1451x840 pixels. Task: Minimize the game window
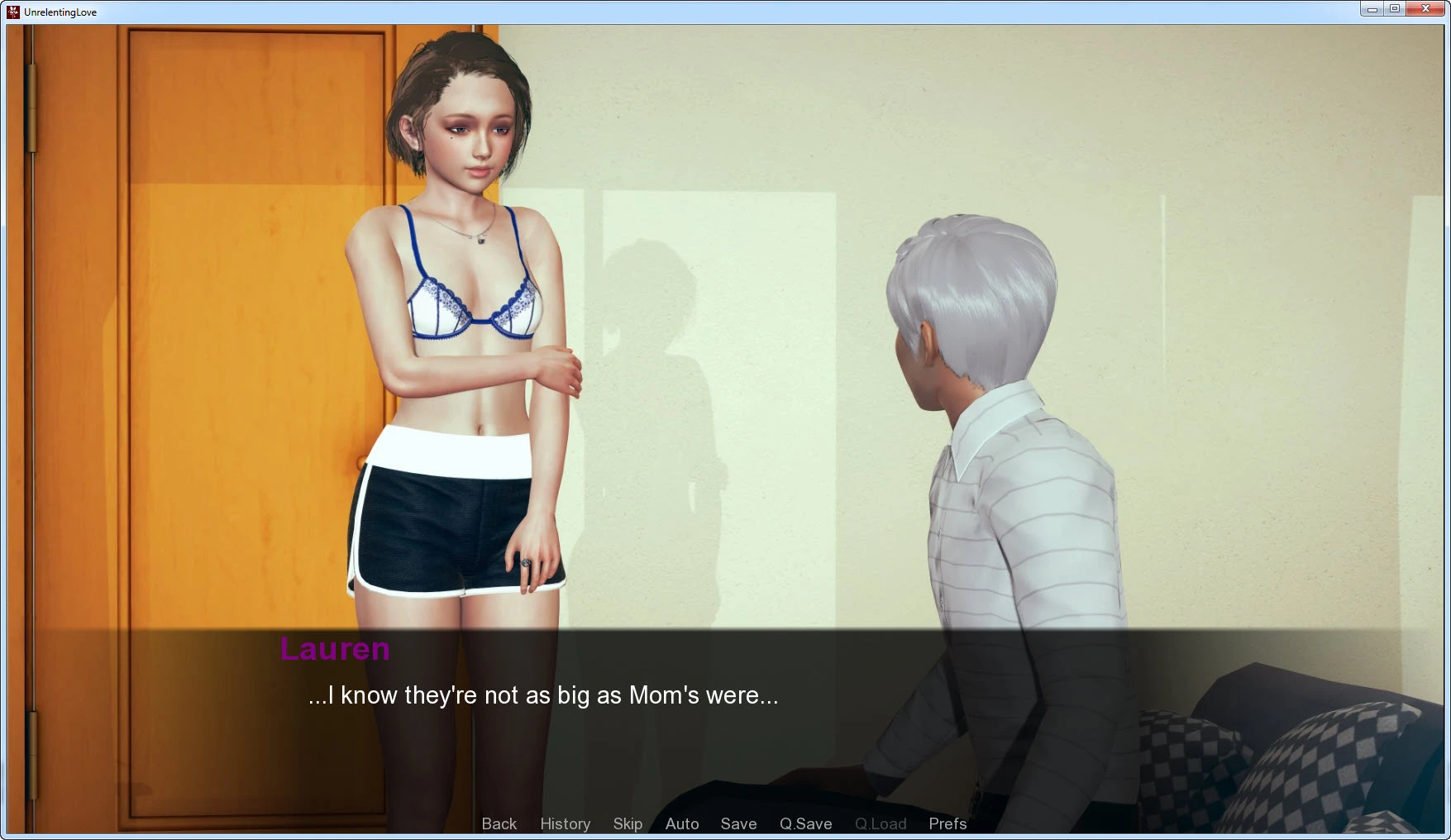click(x=1372, y=9)
